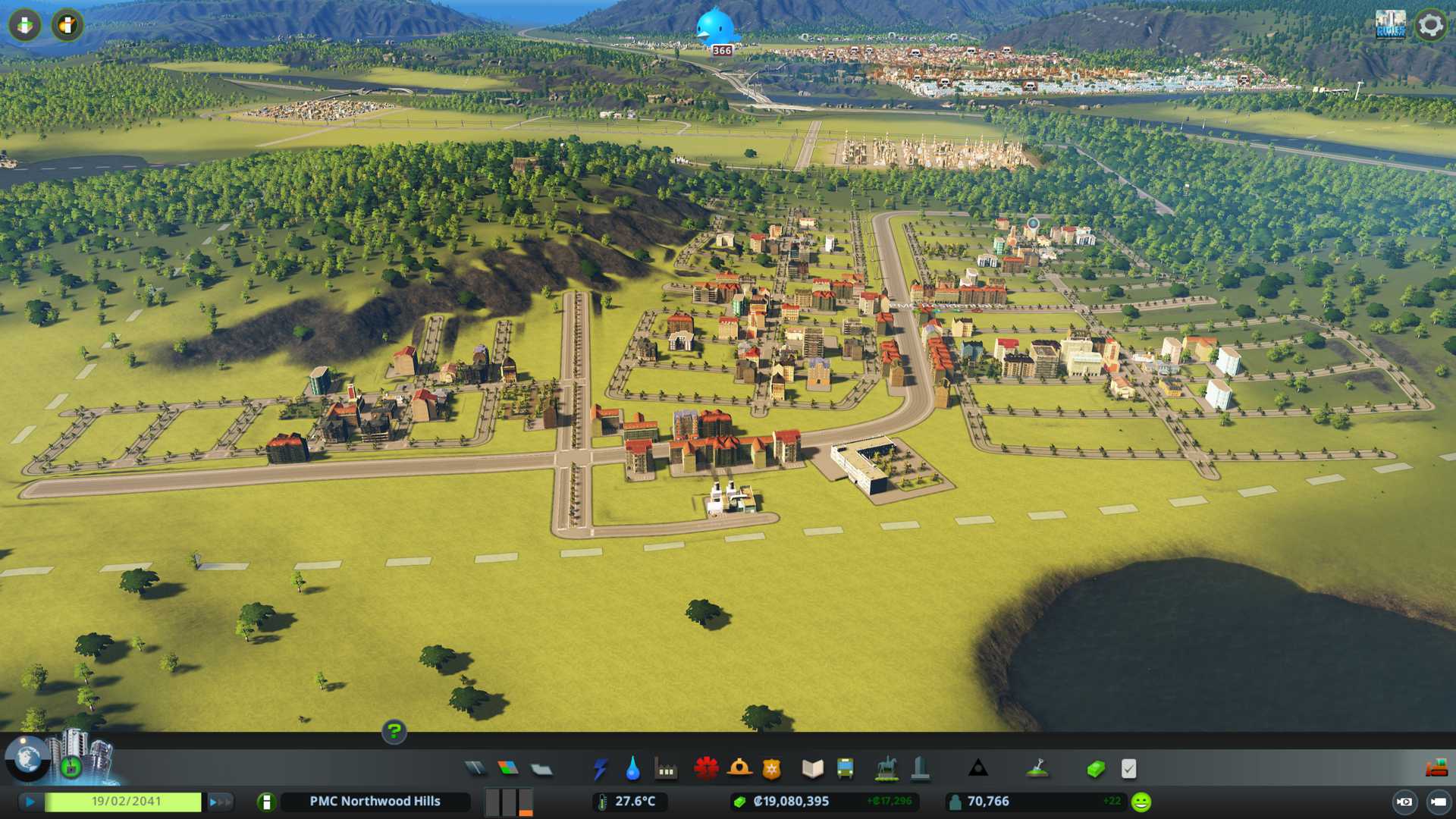Open the gear settings menu
1456x819 pixels.
(1430, 25)
